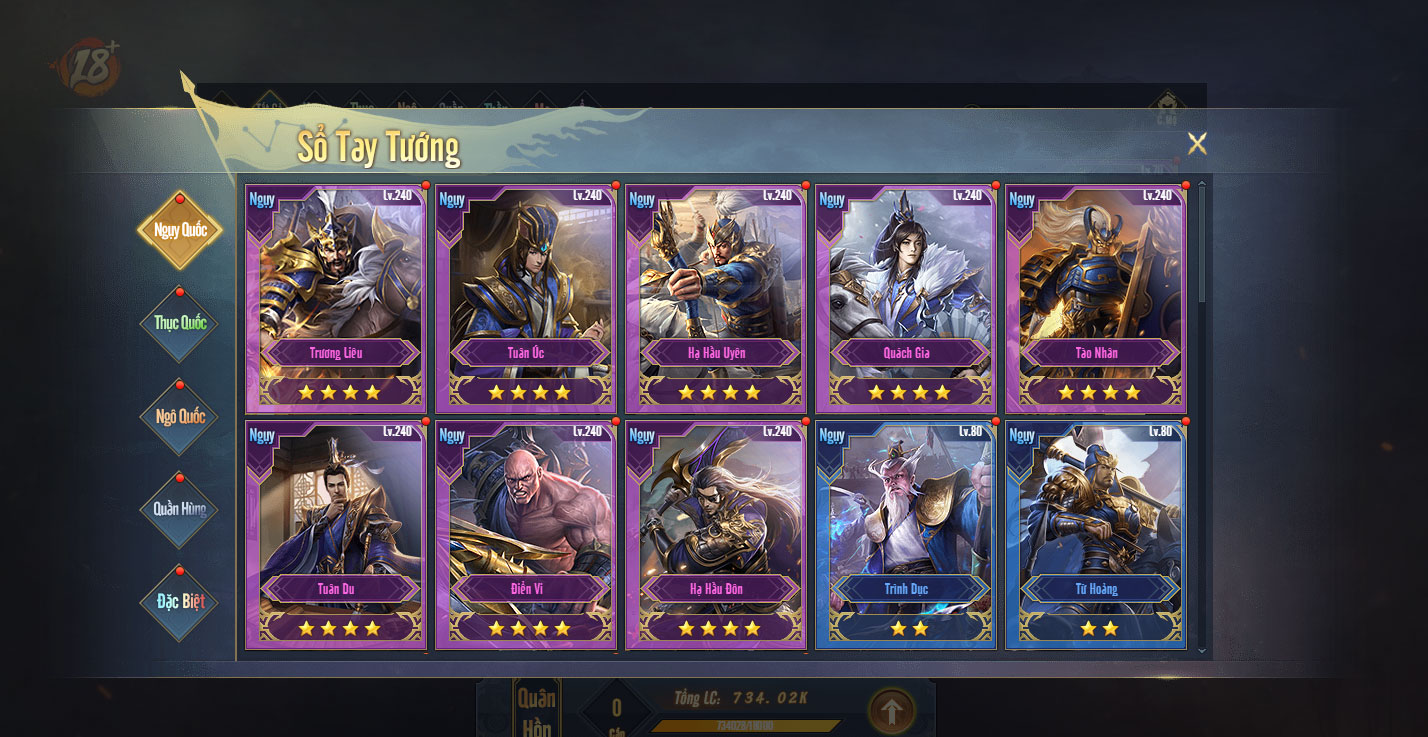This screenshot has width=1428, height=737.
Task: Select the Từ Hoảng hero card
Action: (x=1096, y=533)
